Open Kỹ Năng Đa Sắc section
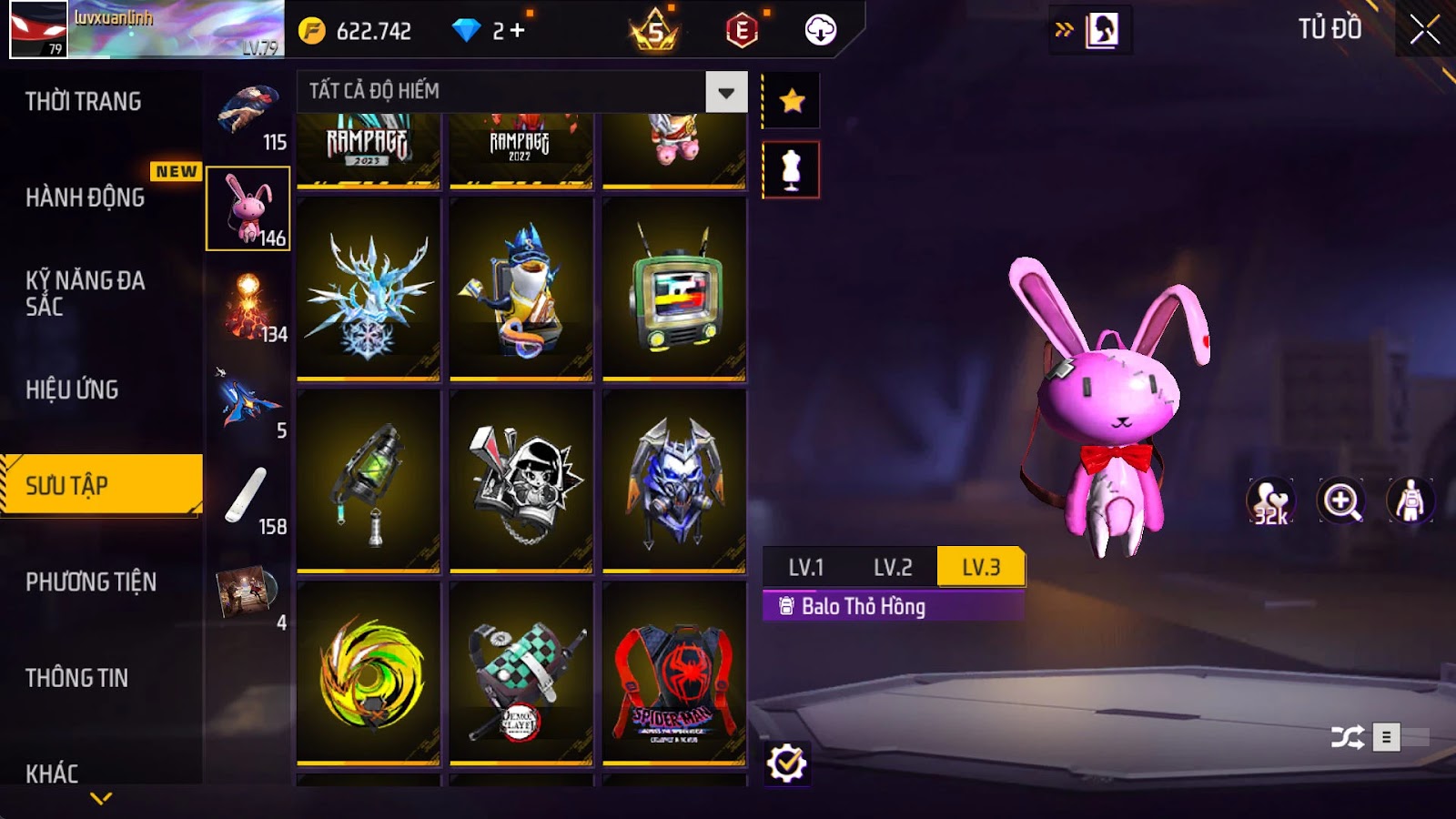1456x819 pixels. point(86,293)
